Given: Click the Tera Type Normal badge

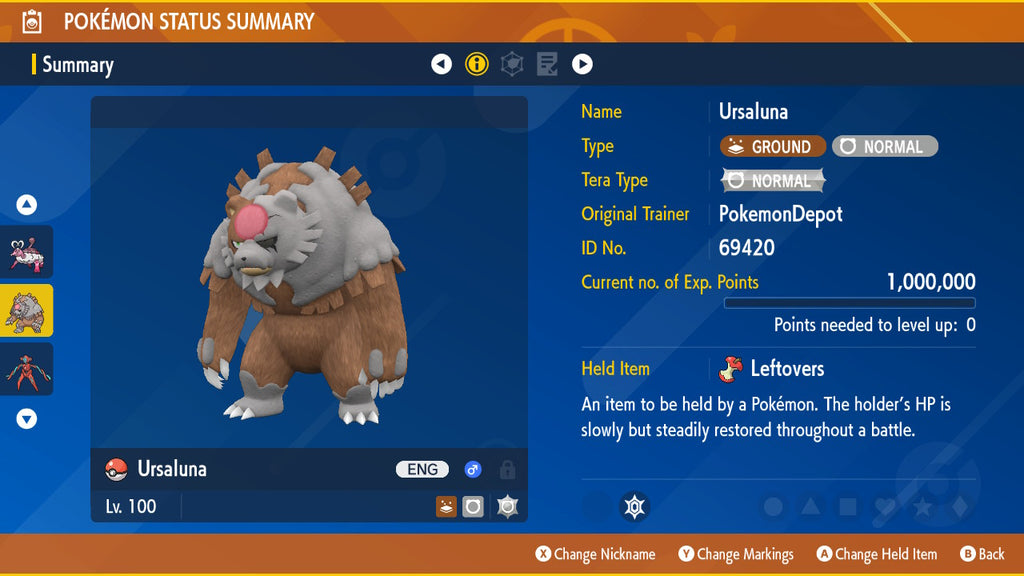Looking at the screenshot, I should (x=773, y=181).
